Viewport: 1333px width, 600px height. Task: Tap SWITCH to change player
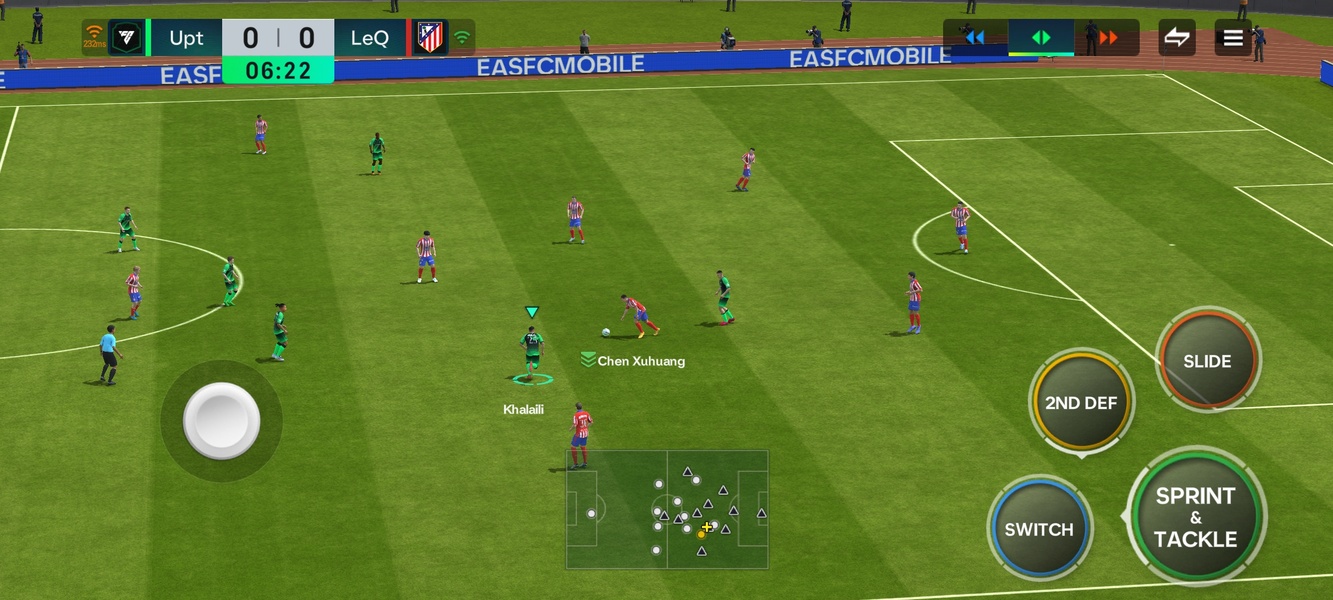(x=1039, y=529)
